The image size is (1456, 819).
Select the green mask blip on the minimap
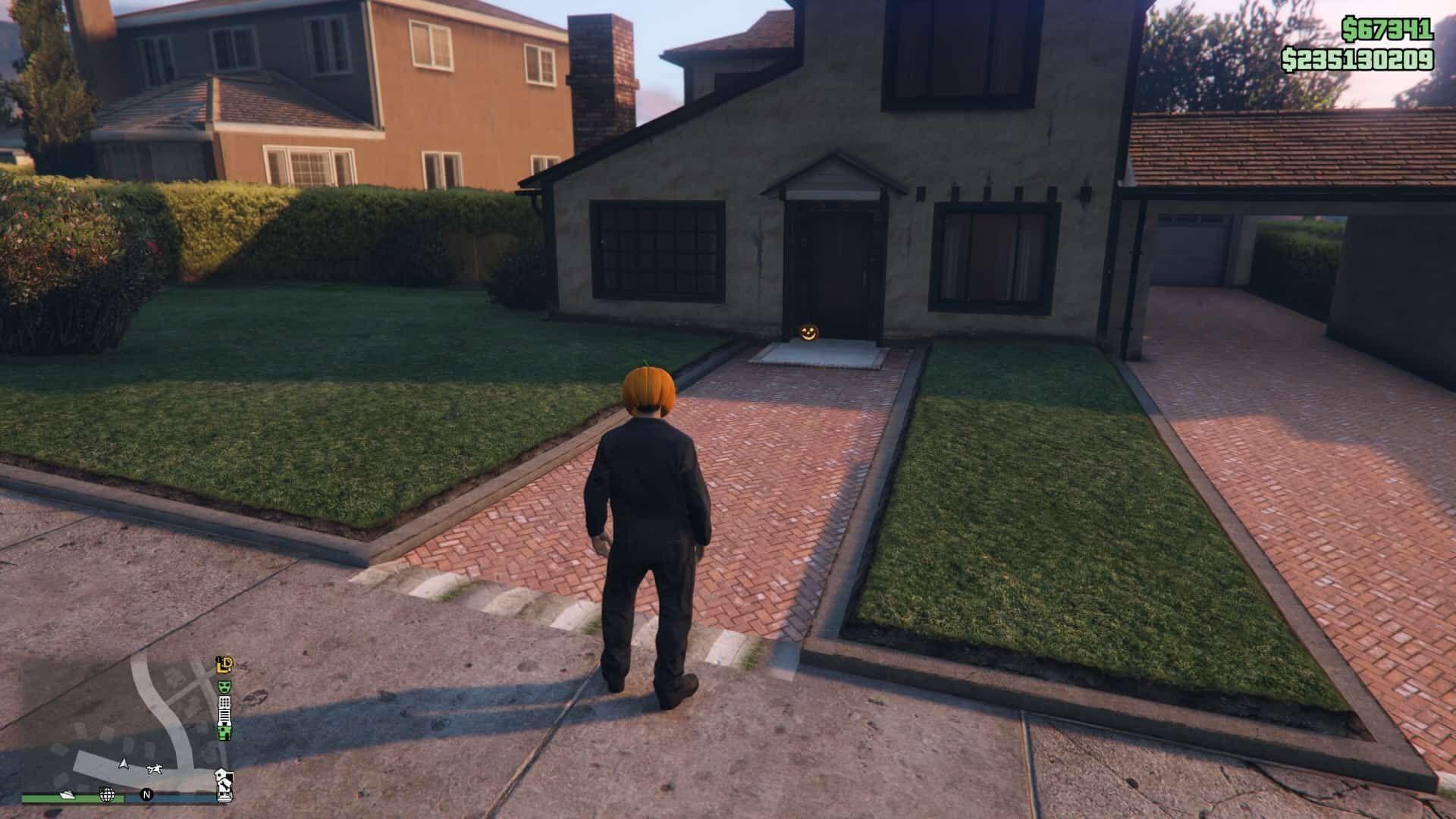[x=224, y=687]
